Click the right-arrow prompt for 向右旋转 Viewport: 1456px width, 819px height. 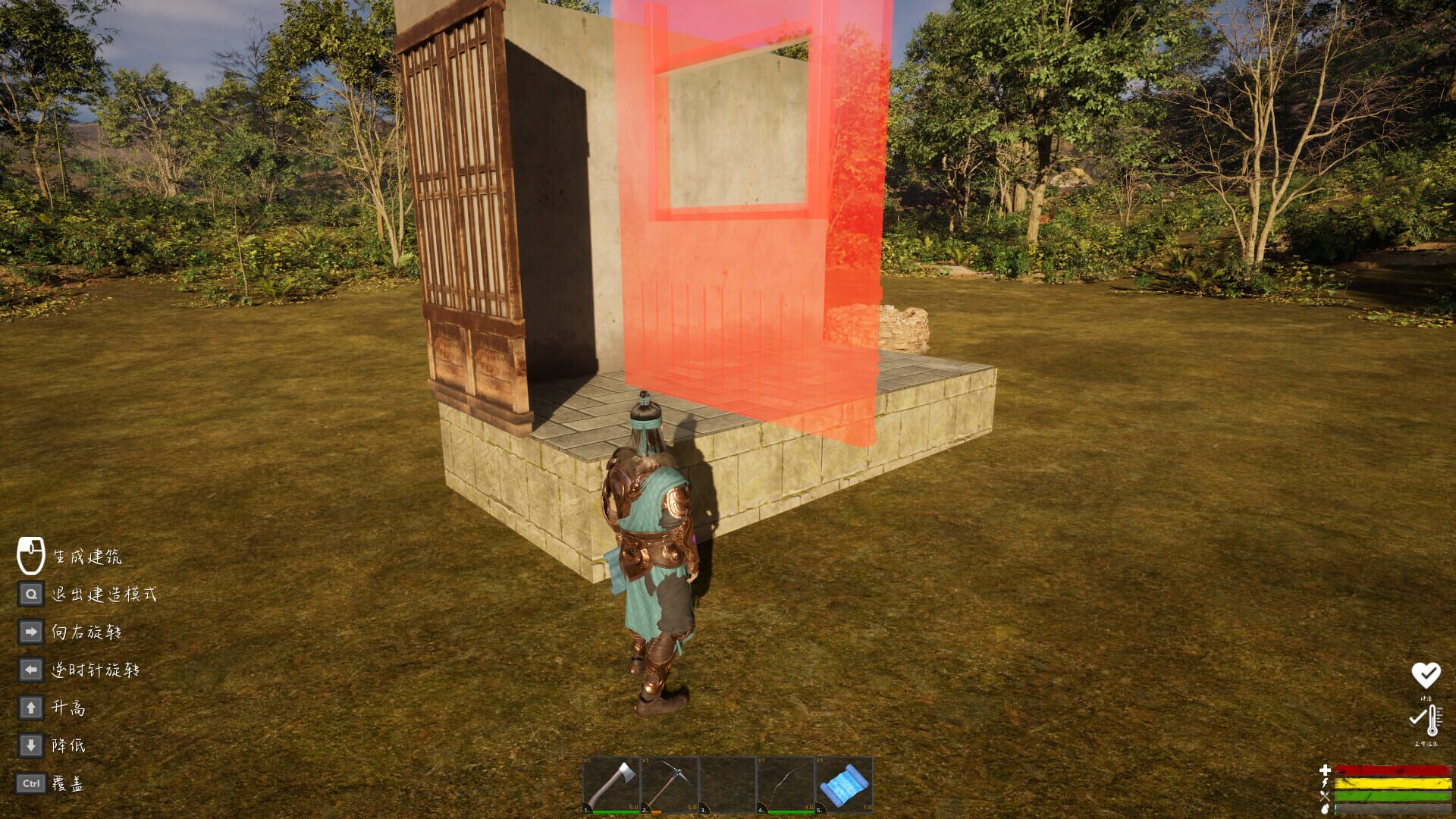[x=30, y=631]
